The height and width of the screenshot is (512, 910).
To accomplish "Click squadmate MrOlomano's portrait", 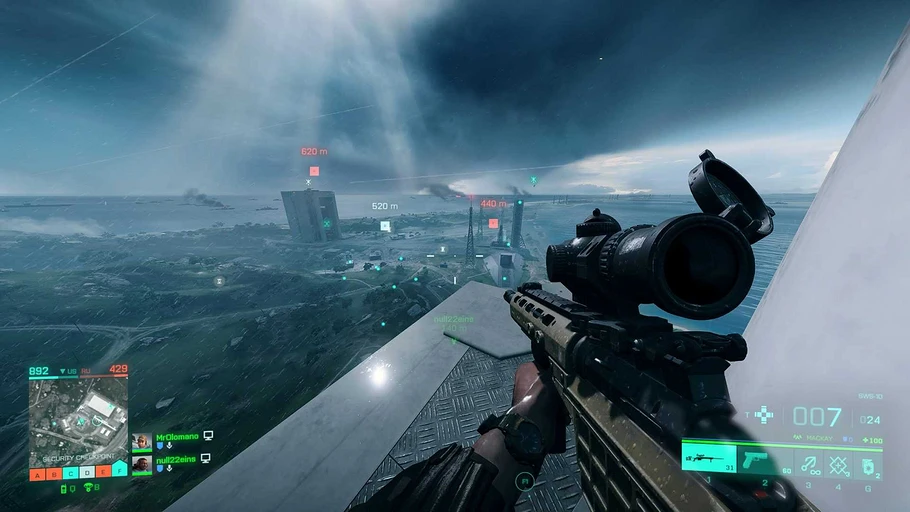I will (142, 442).
